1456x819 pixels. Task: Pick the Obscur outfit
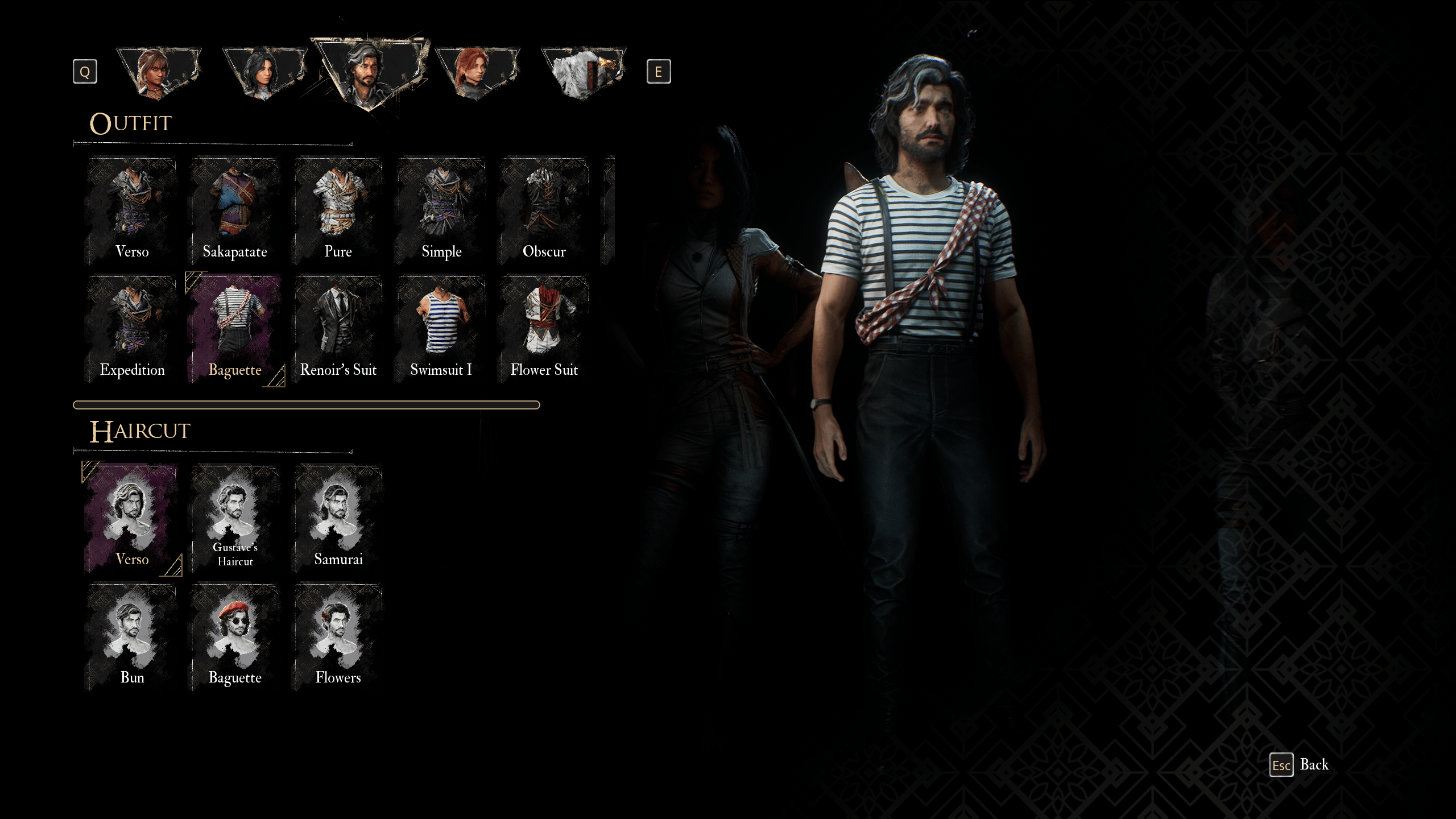pos(544,212)
